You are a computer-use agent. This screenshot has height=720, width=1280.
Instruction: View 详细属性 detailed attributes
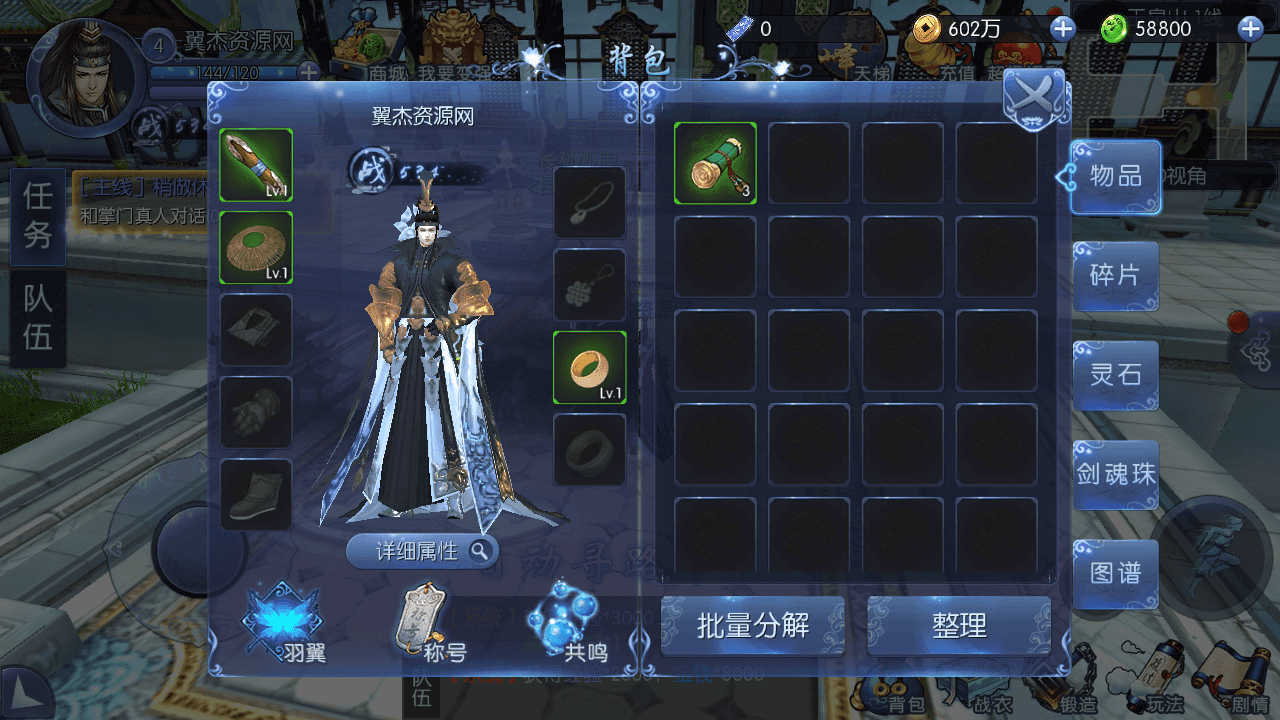click(422, 551)
